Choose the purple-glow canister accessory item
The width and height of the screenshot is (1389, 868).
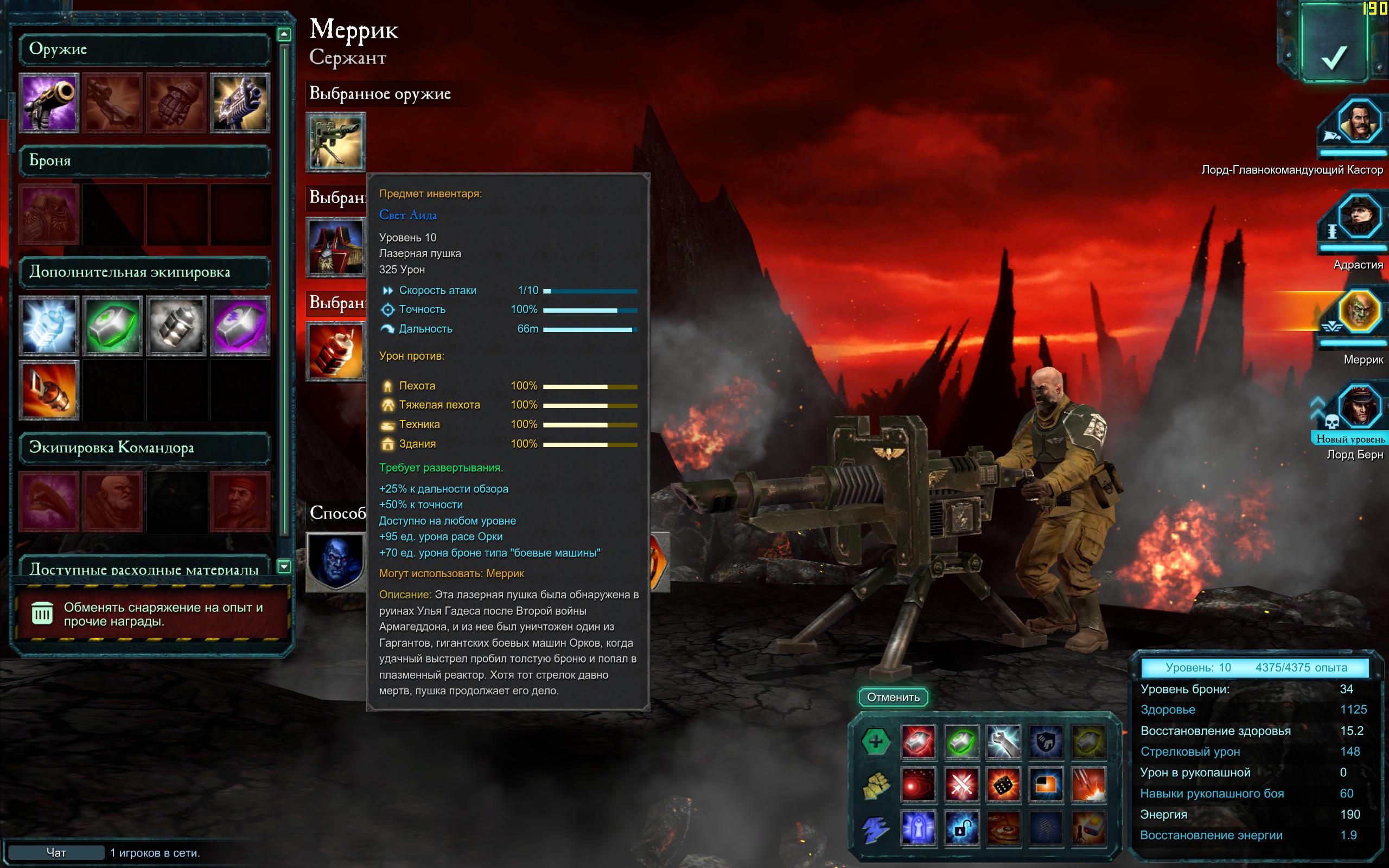(x=240, y=325)
